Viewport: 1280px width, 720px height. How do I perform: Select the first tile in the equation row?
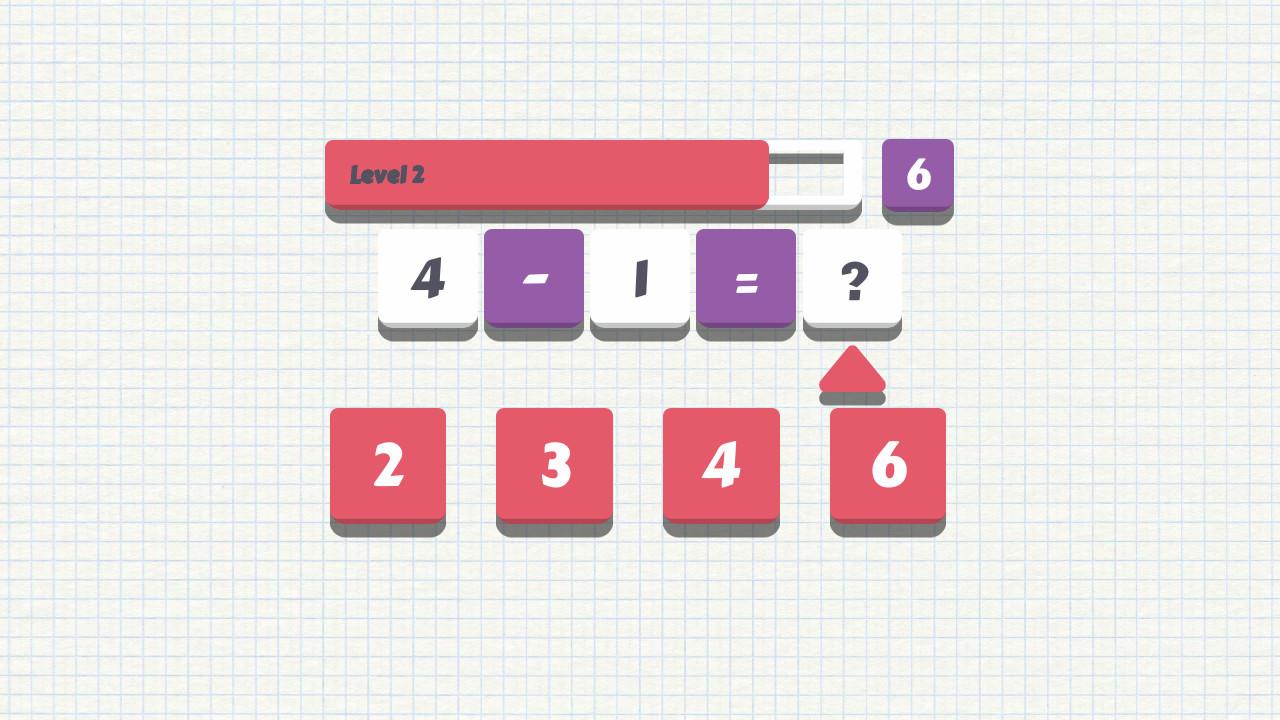click(427, 277)
